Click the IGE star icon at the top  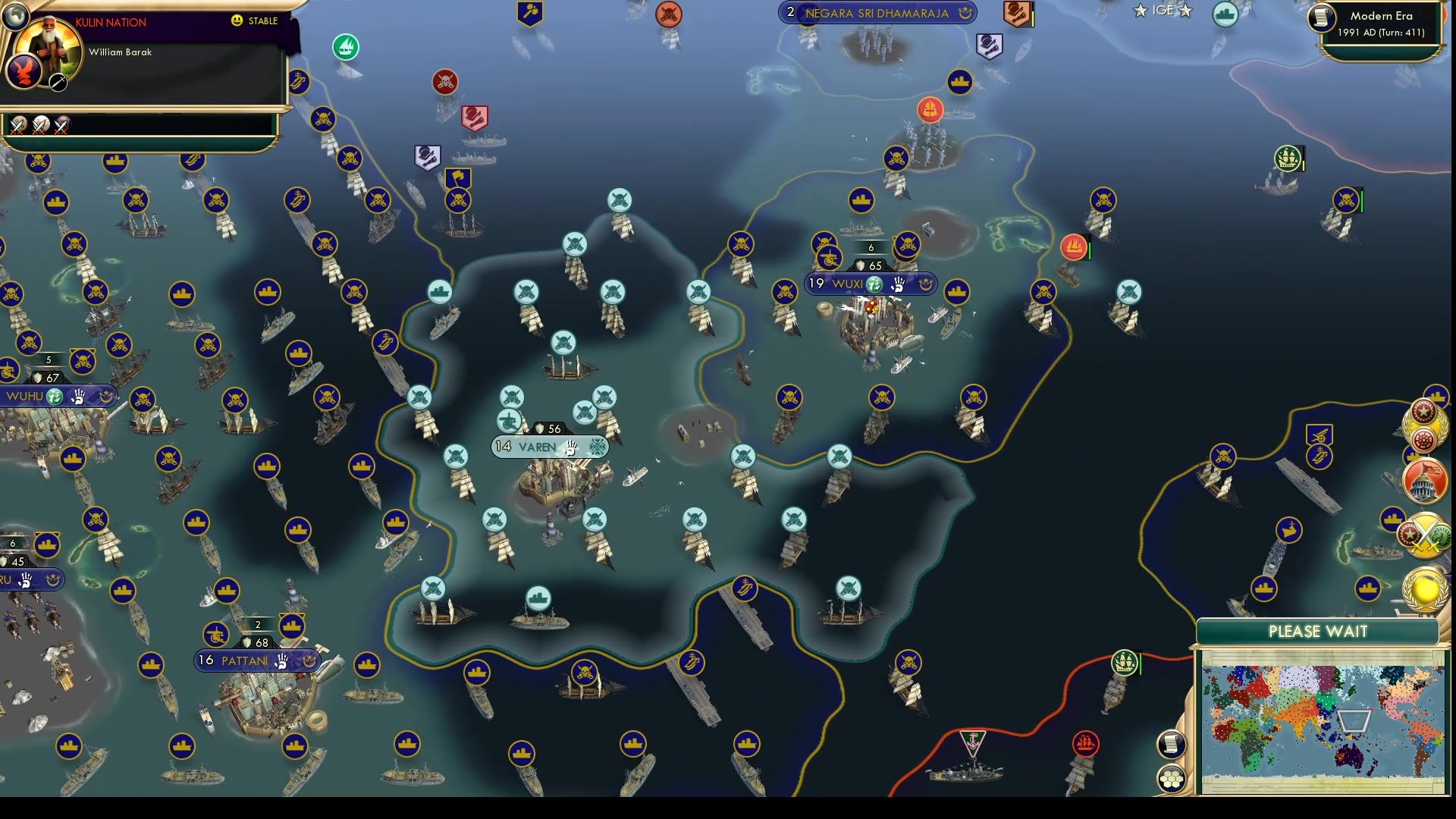[x=1141, y=11]
